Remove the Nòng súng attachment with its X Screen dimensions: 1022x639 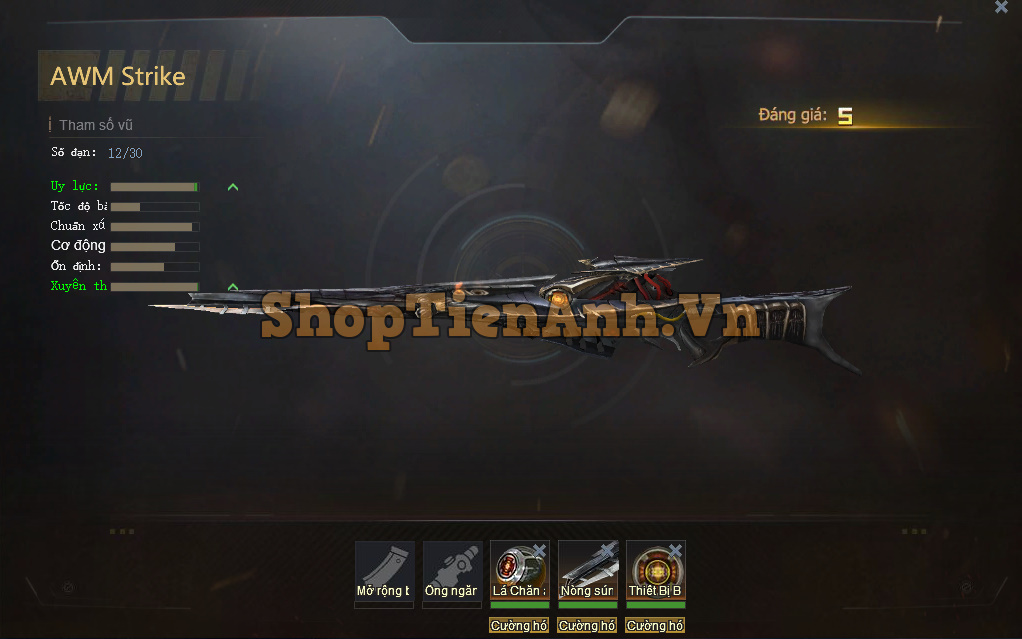click(607, 551)
